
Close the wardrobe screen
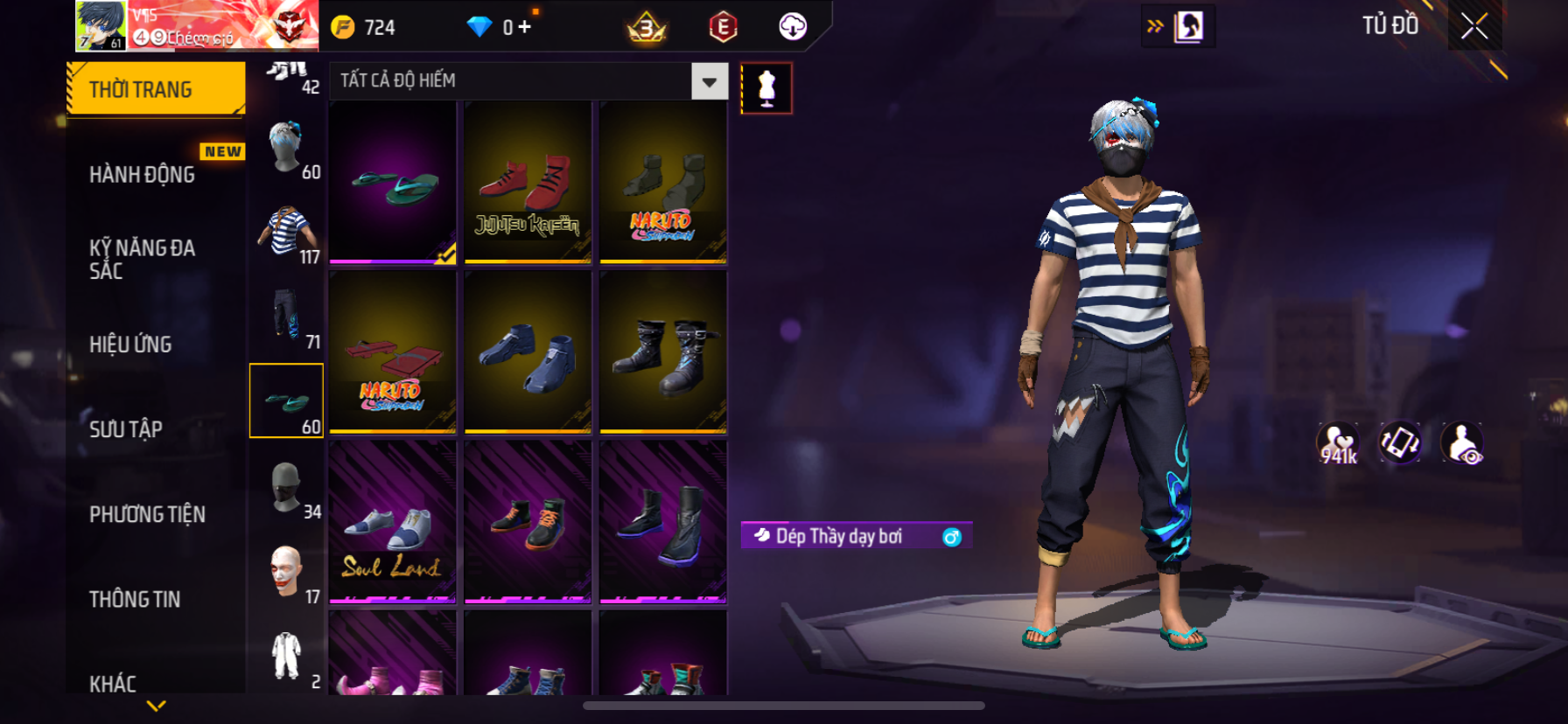pyautogui.click(x=1473, y=27)
